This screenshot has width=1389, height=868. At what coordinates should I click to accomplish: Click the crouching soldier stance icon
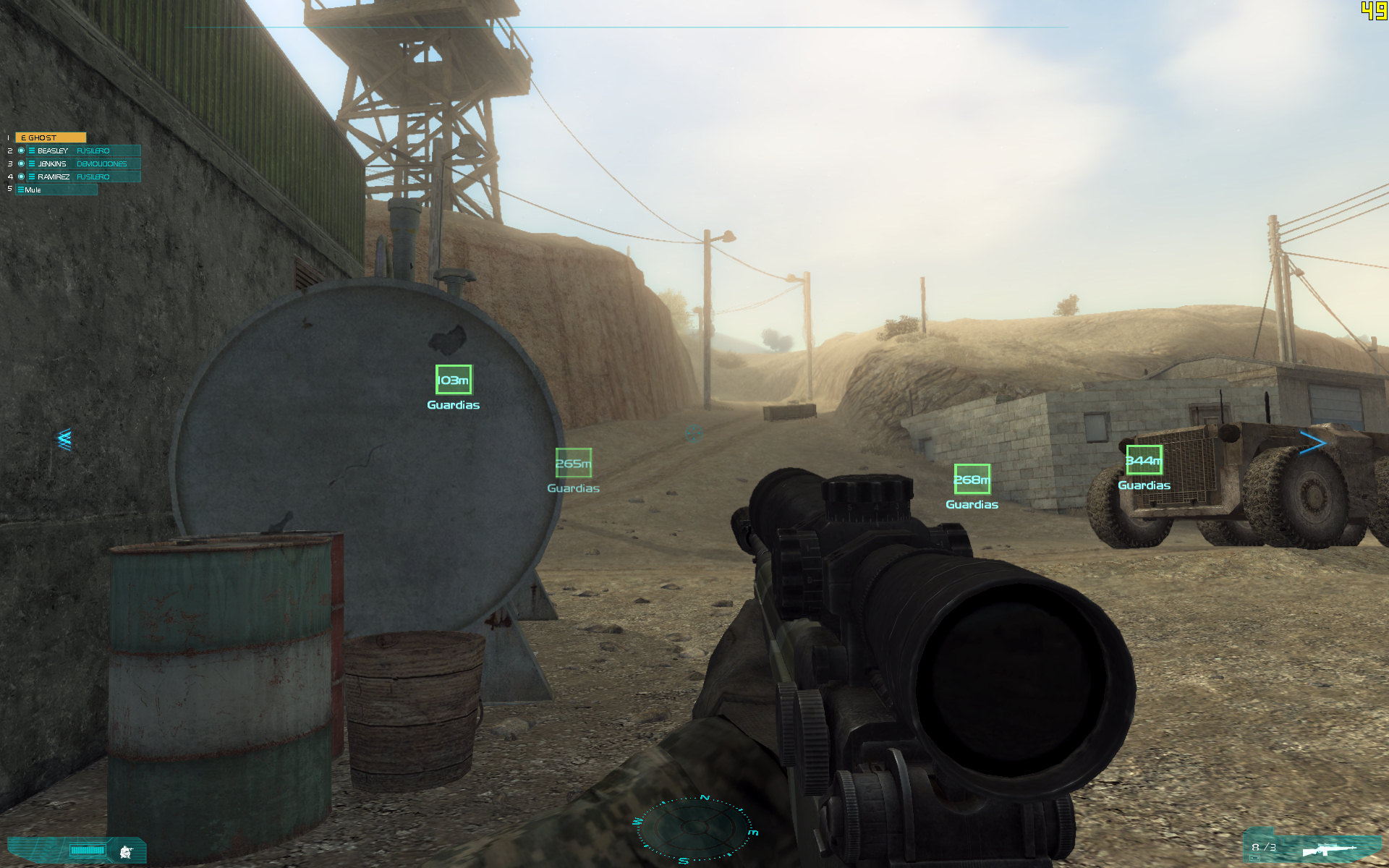[127, 851]
